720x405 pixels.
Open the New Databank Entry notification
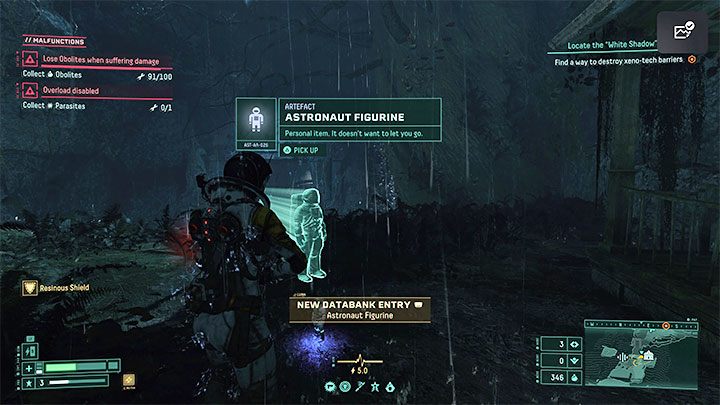[359, 309]
